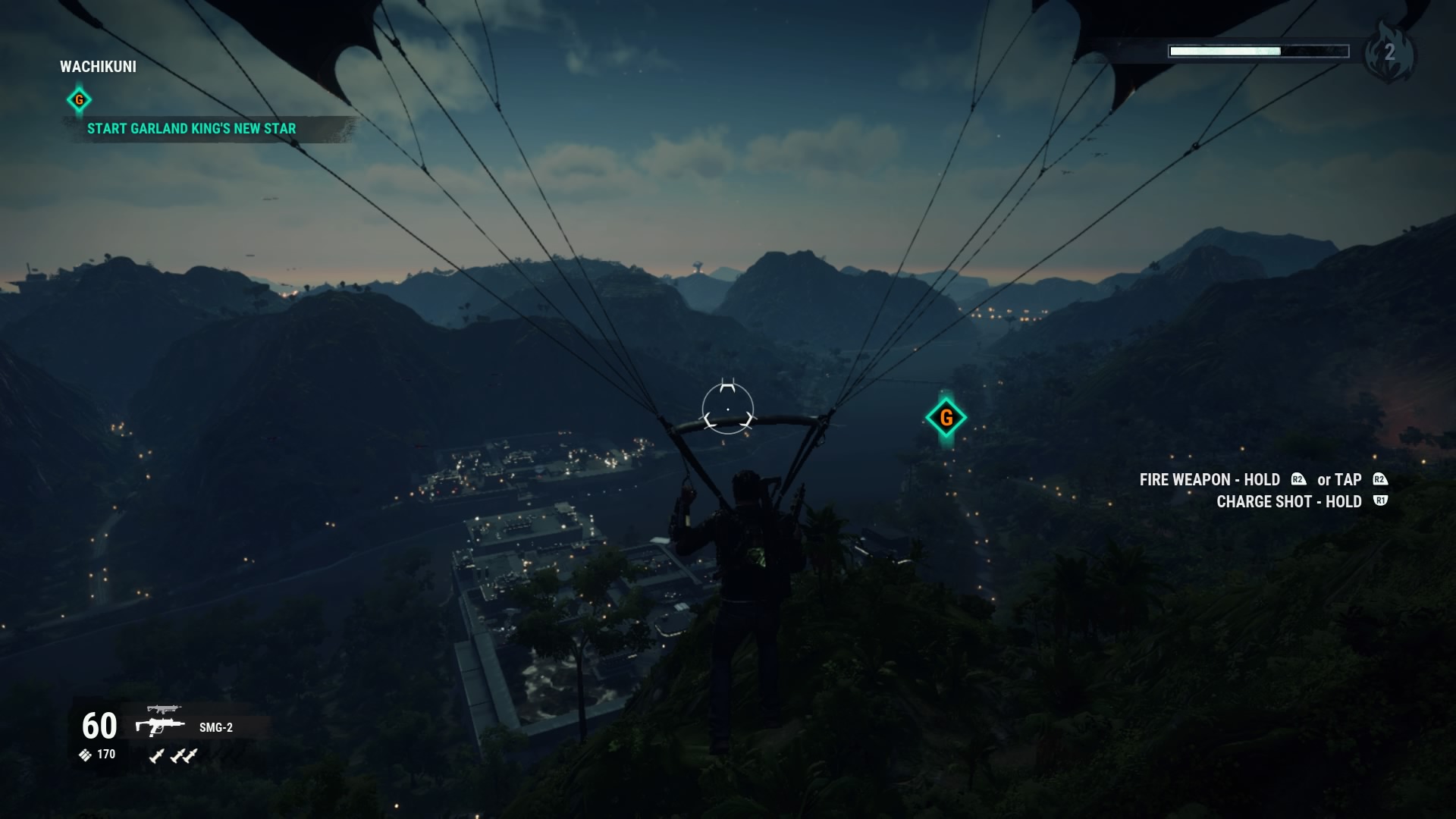Click the R1 button prompt after CHARGE SHOT
The width and height of the screenshot is (1456, 819).
1381,500
